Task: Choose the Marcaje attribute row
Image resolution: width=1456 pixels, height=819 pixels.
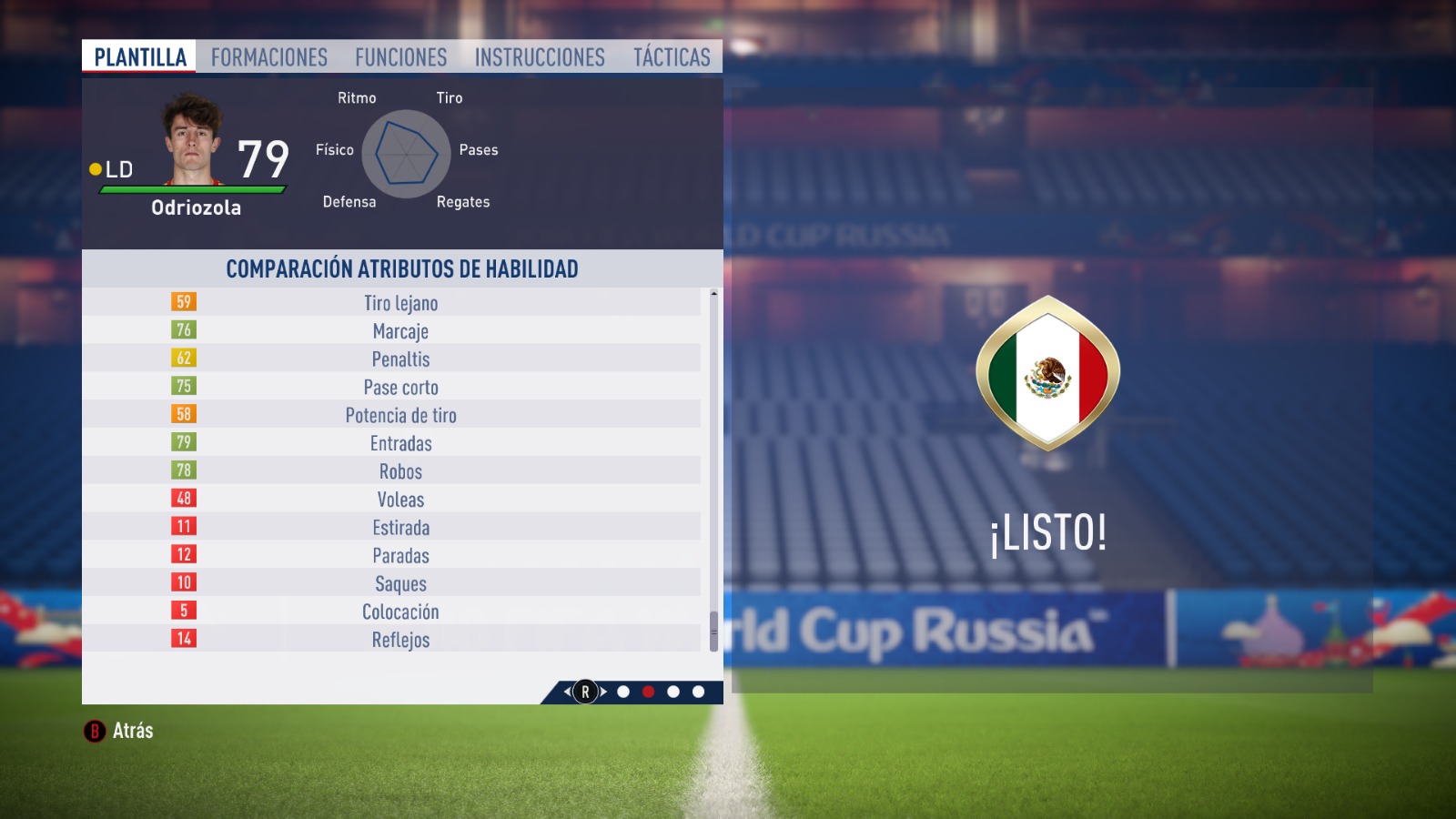Action: click(x=400, y=331)
